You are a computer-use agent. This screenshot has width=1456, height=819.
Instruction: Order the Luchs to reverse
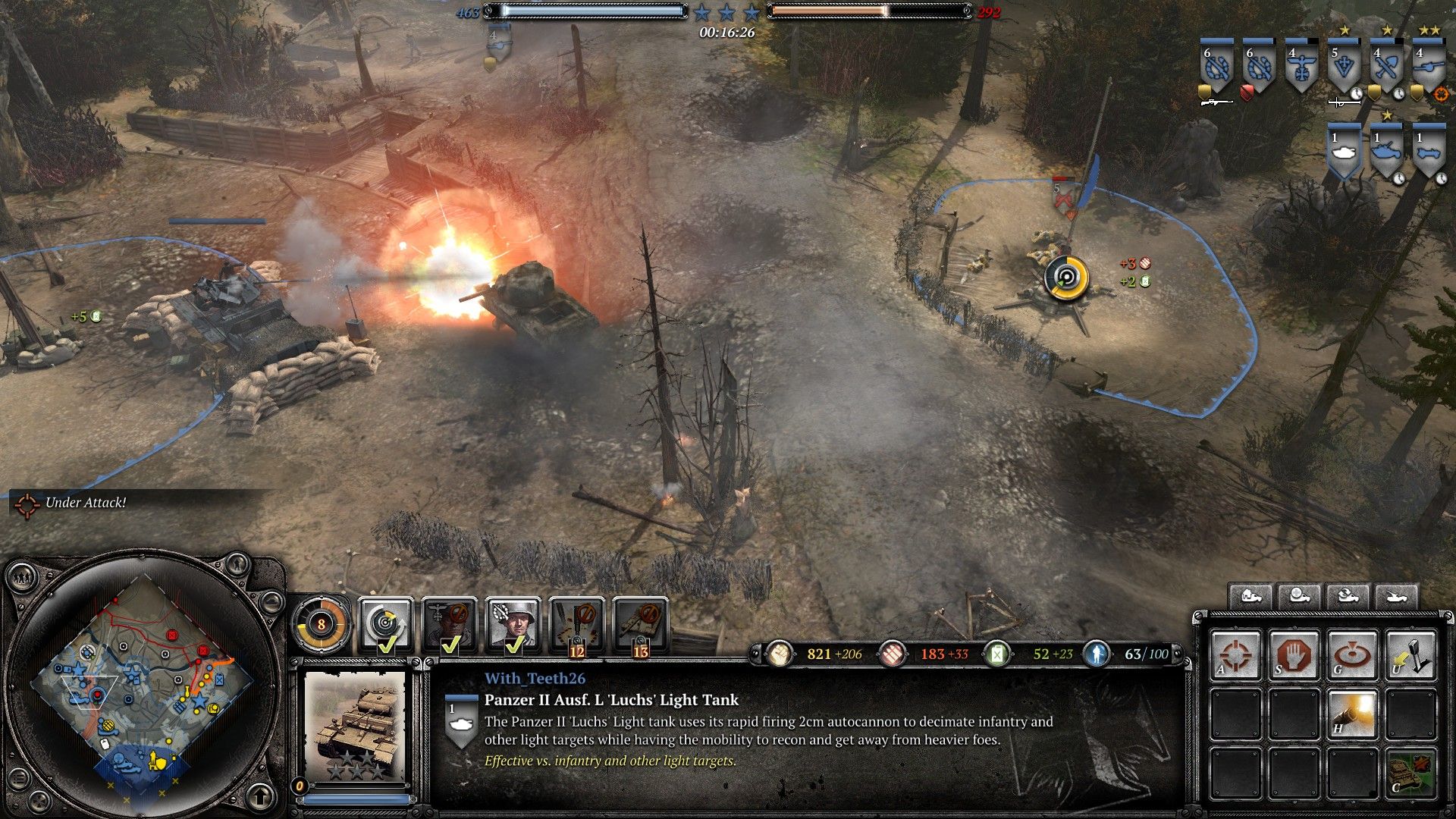1410,654
